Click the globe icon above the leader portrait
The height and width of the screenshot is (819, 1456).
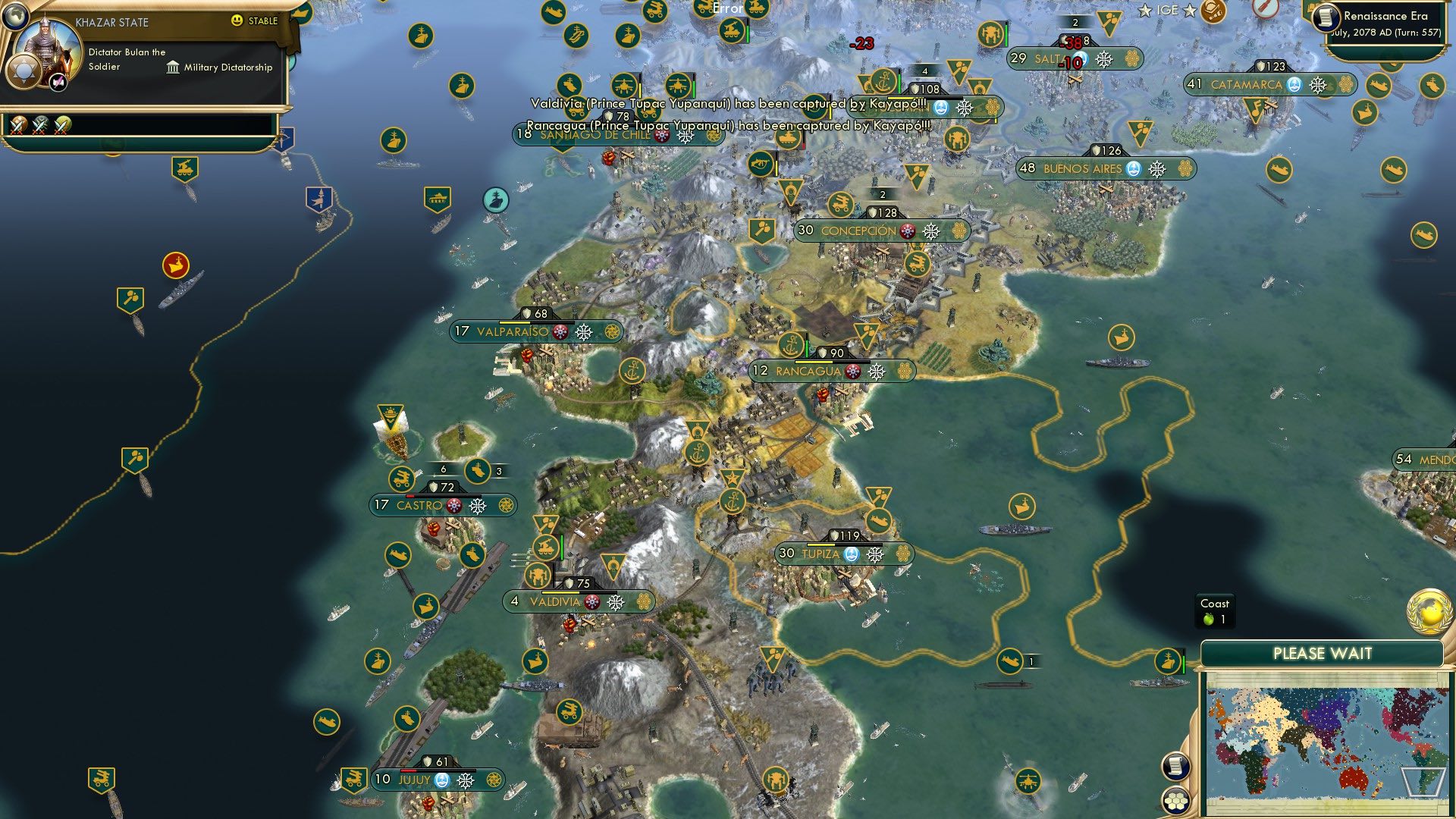pos(16,17)
